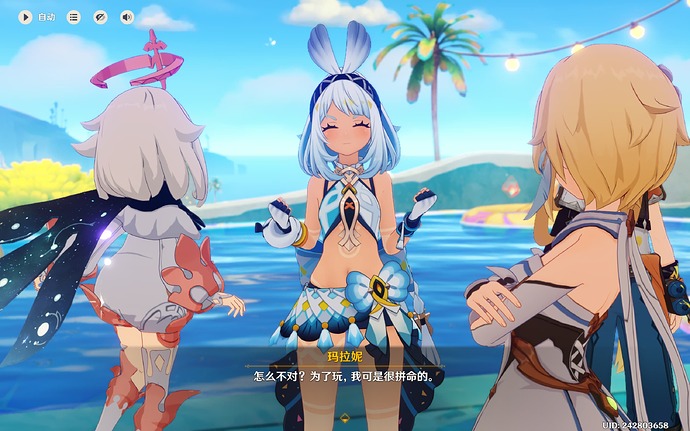
Task: Toggle voice playback with the speaker icon
Action: (x=127, y=17)
